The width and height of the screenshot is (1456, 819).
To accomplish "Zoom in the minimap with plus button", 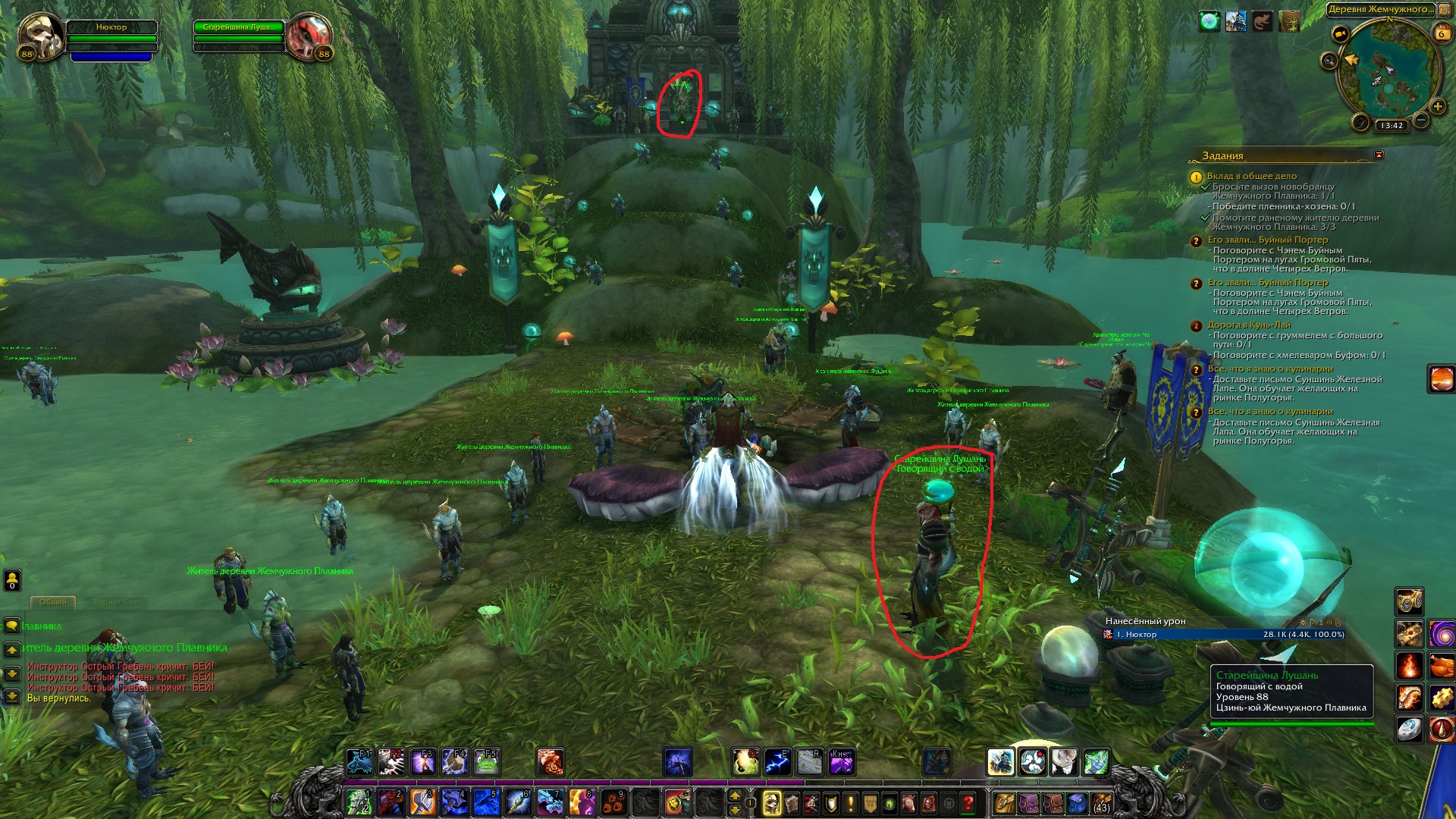I will 1437,107.
